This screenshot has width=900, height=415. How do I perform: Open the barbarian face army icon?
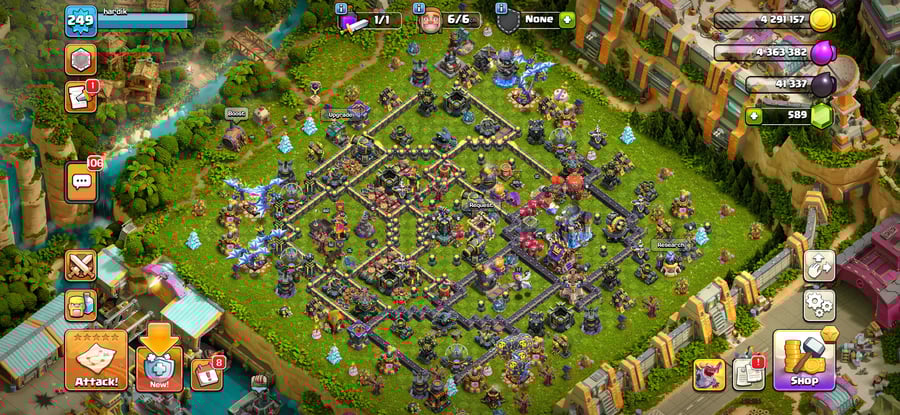point(80,305)
